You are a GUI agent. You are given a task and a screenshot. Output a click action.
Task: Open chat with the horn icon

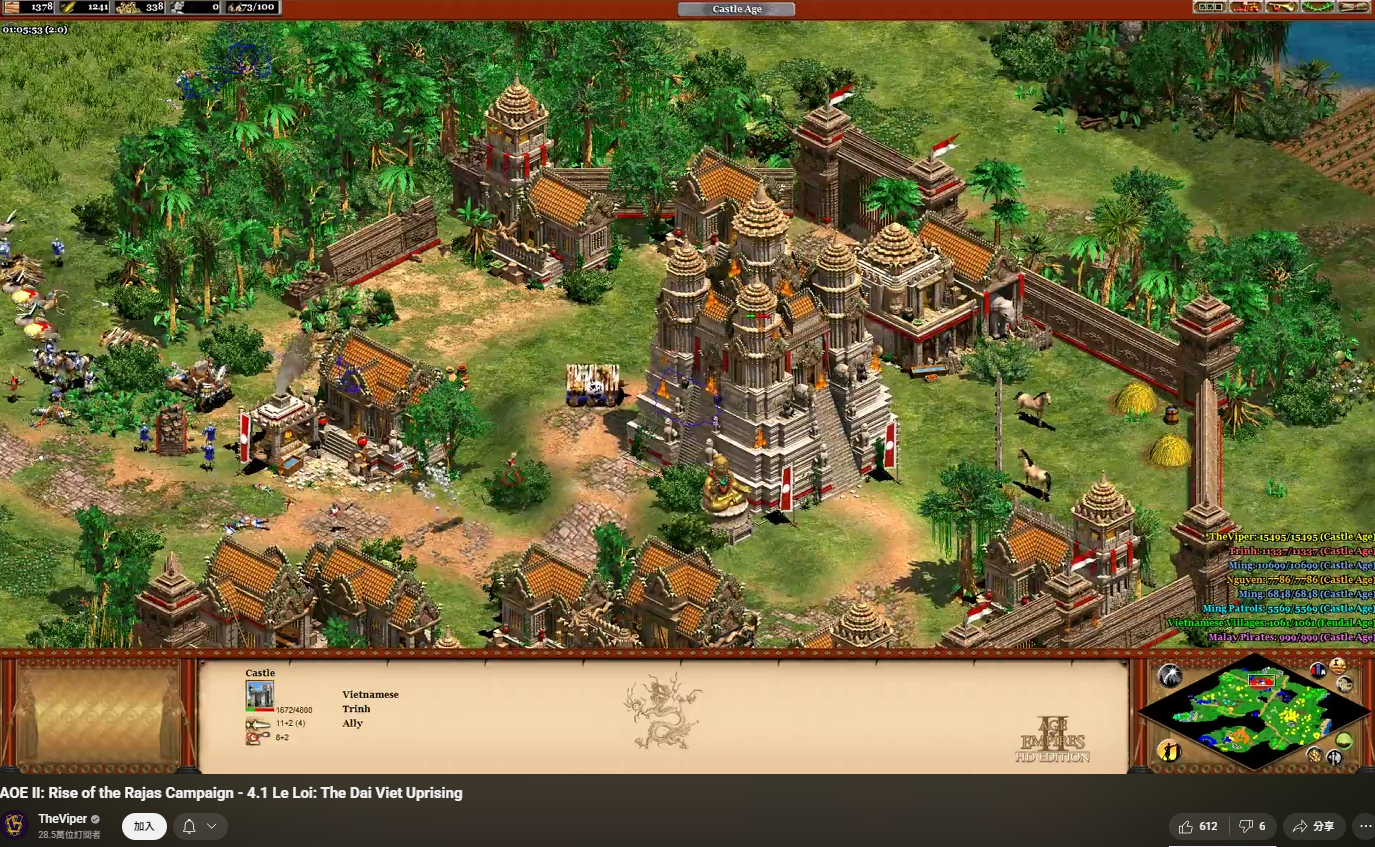coord(1282,7)
